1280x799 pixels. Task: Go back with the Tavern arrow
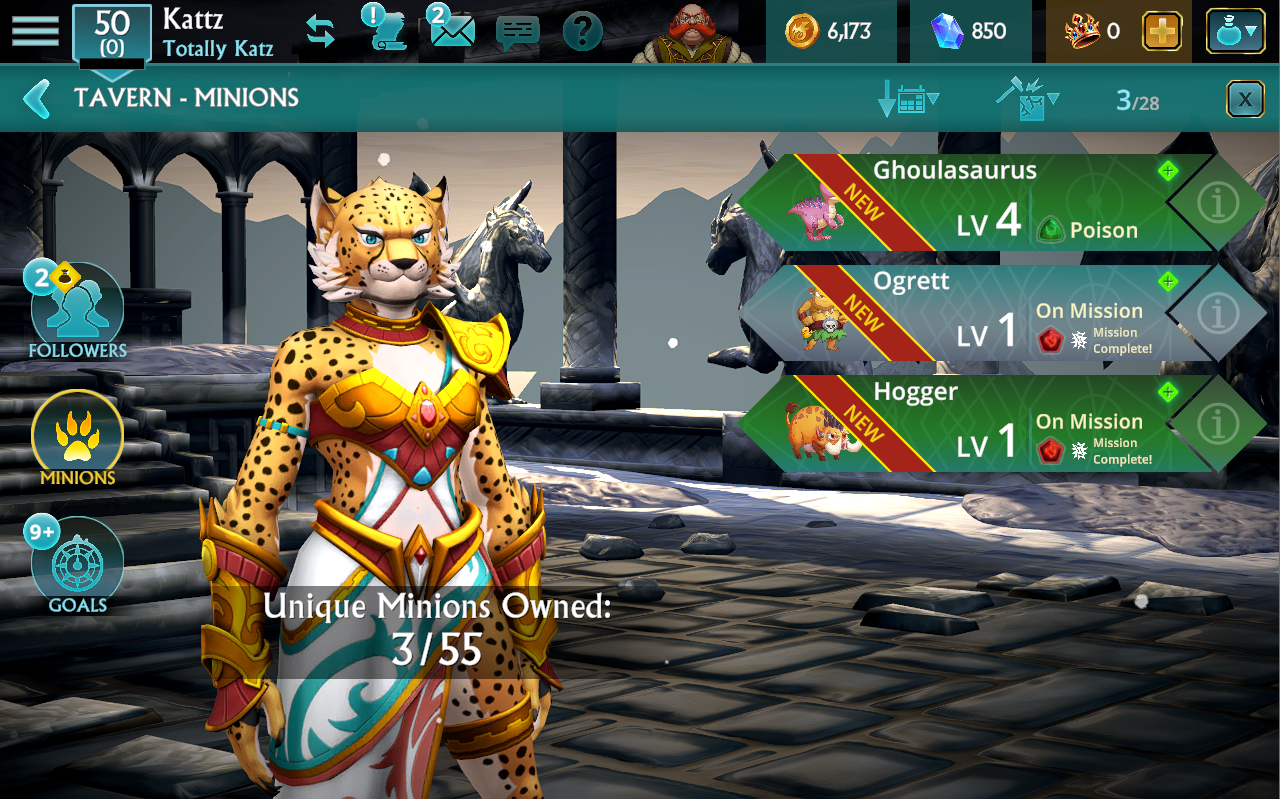click(x=37, y=98)
